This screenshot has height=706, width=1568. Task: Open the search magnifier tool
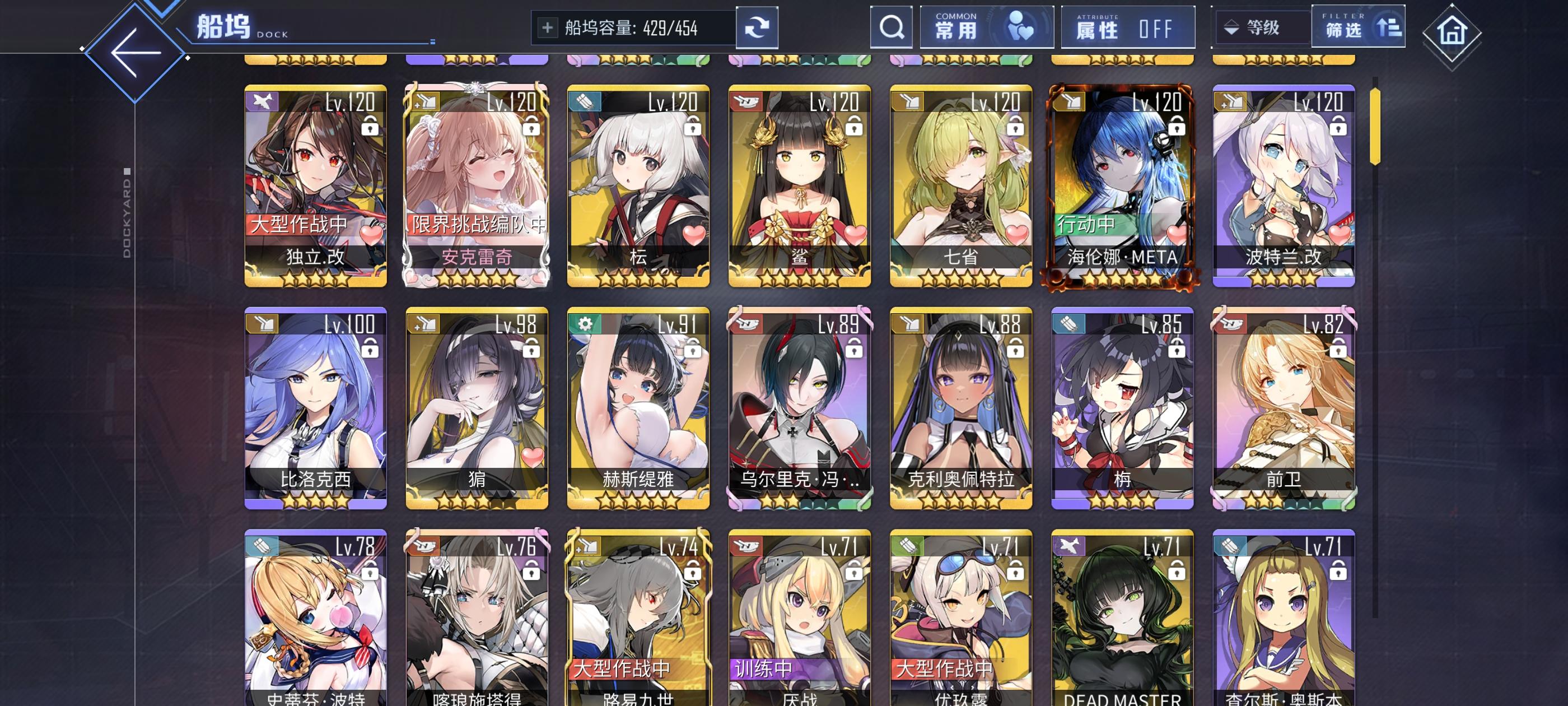[891, 27]
